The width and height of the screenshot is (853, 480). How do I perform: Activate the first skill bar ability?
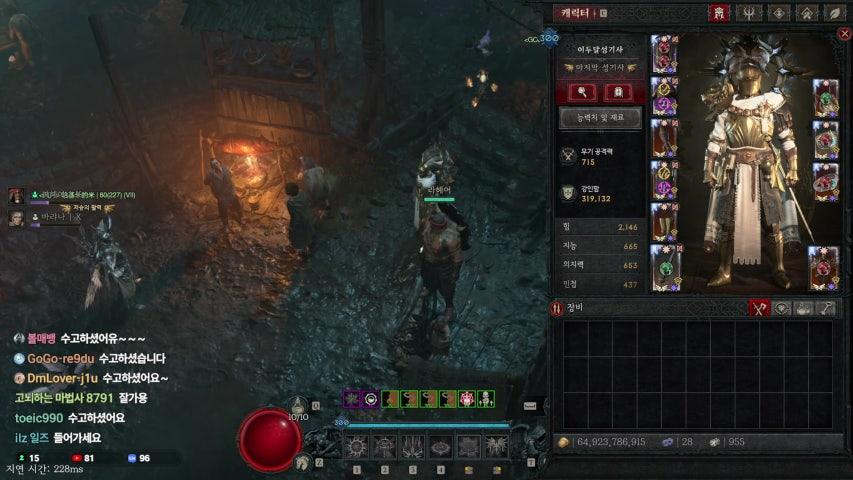click(357, 447)
